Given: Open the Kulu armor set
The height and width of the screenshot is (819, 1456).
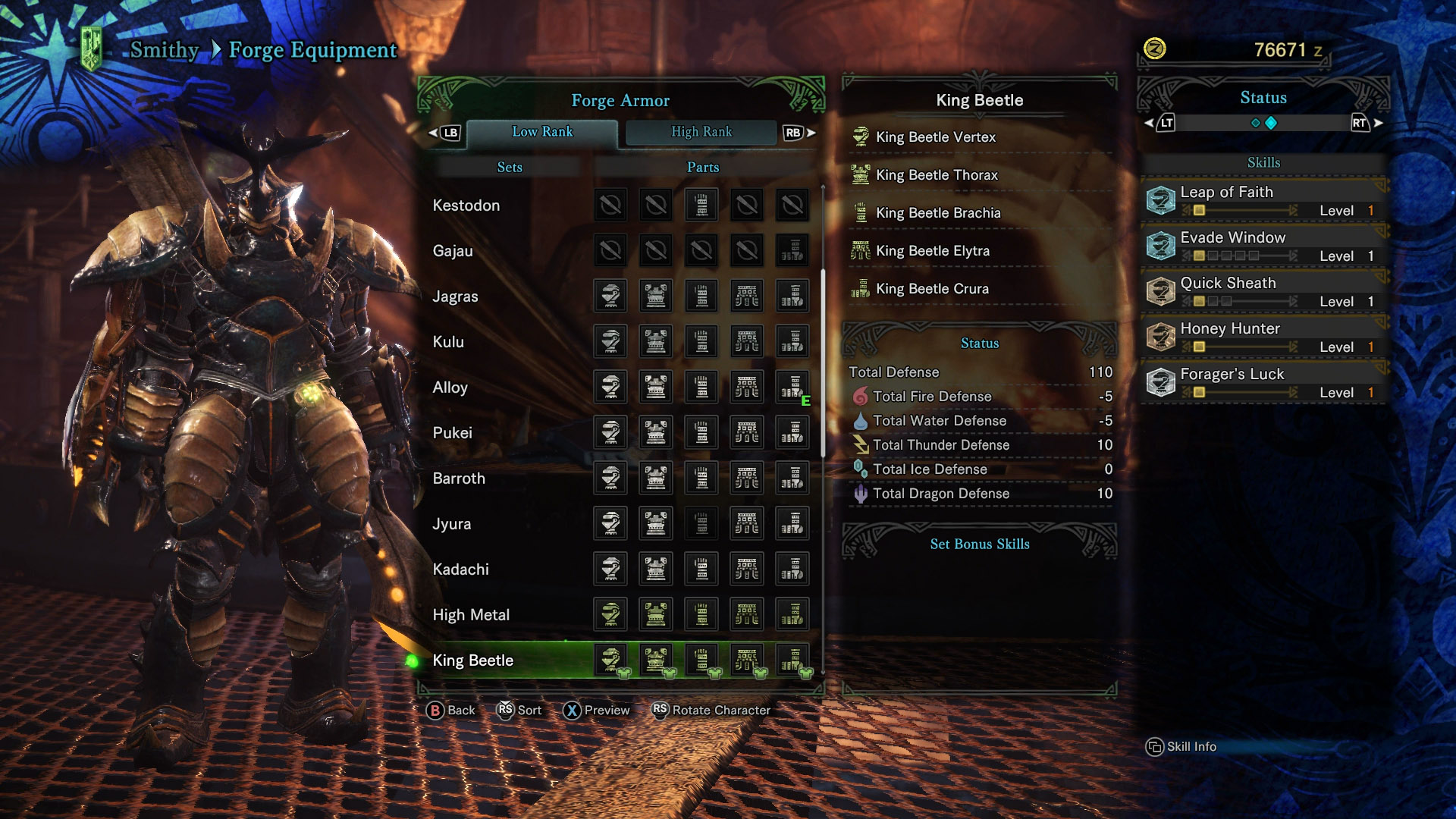Looking at the screenshot, I should (448, 342).
